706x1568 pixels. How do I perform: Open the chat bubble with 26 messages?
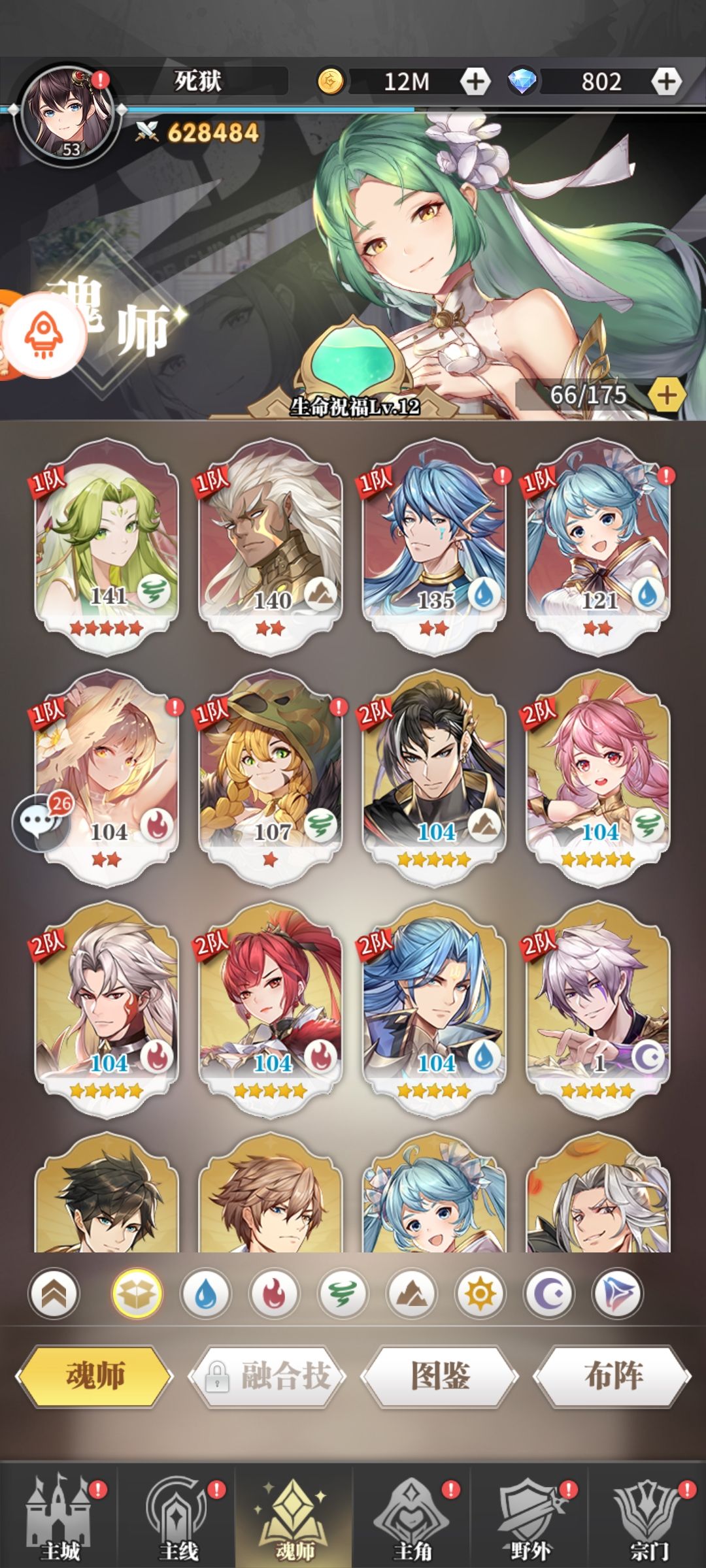[41, 821]
